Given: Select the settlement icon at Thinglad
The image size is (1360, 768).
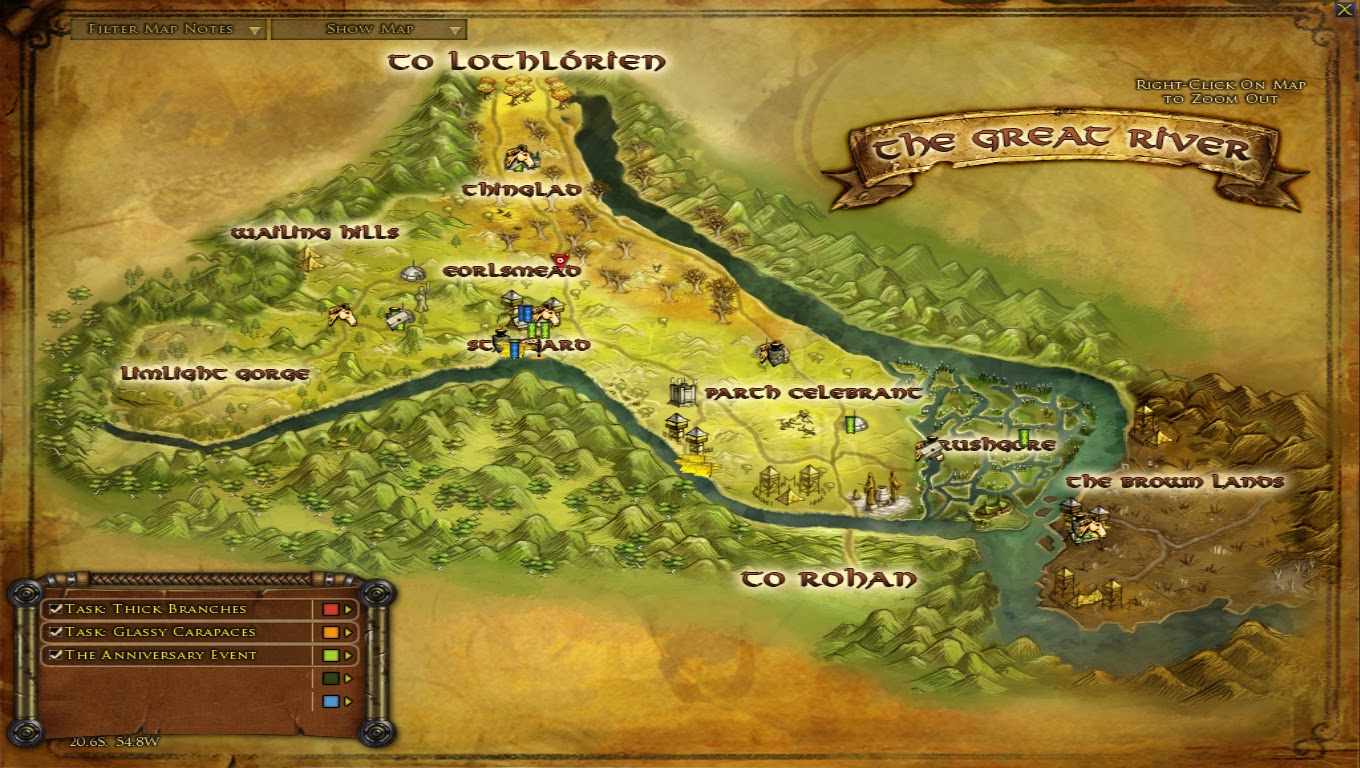Looking at the screenshot, I should point(520,158).
